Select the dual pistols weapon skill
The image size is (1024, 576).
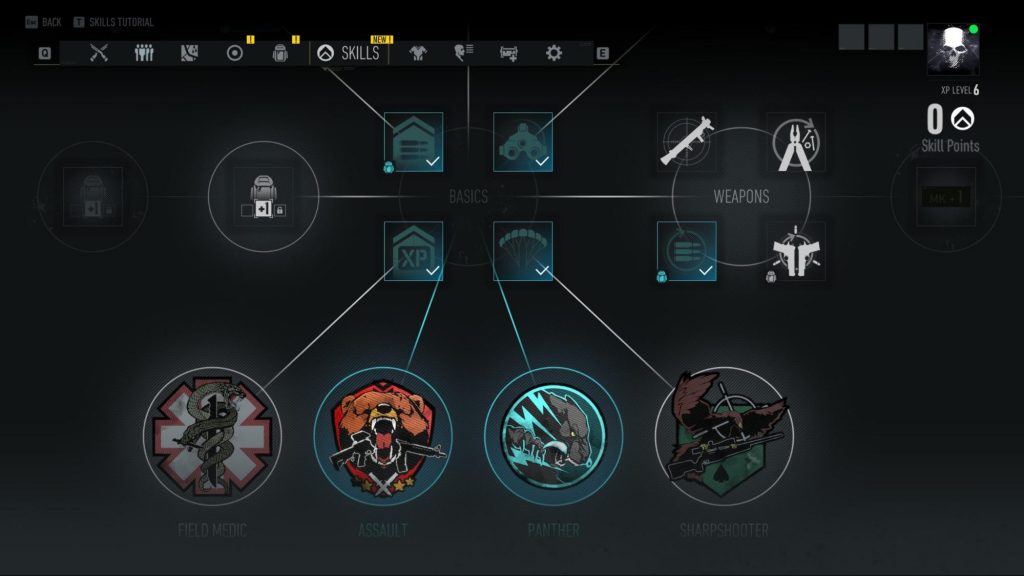coord(796,251)
